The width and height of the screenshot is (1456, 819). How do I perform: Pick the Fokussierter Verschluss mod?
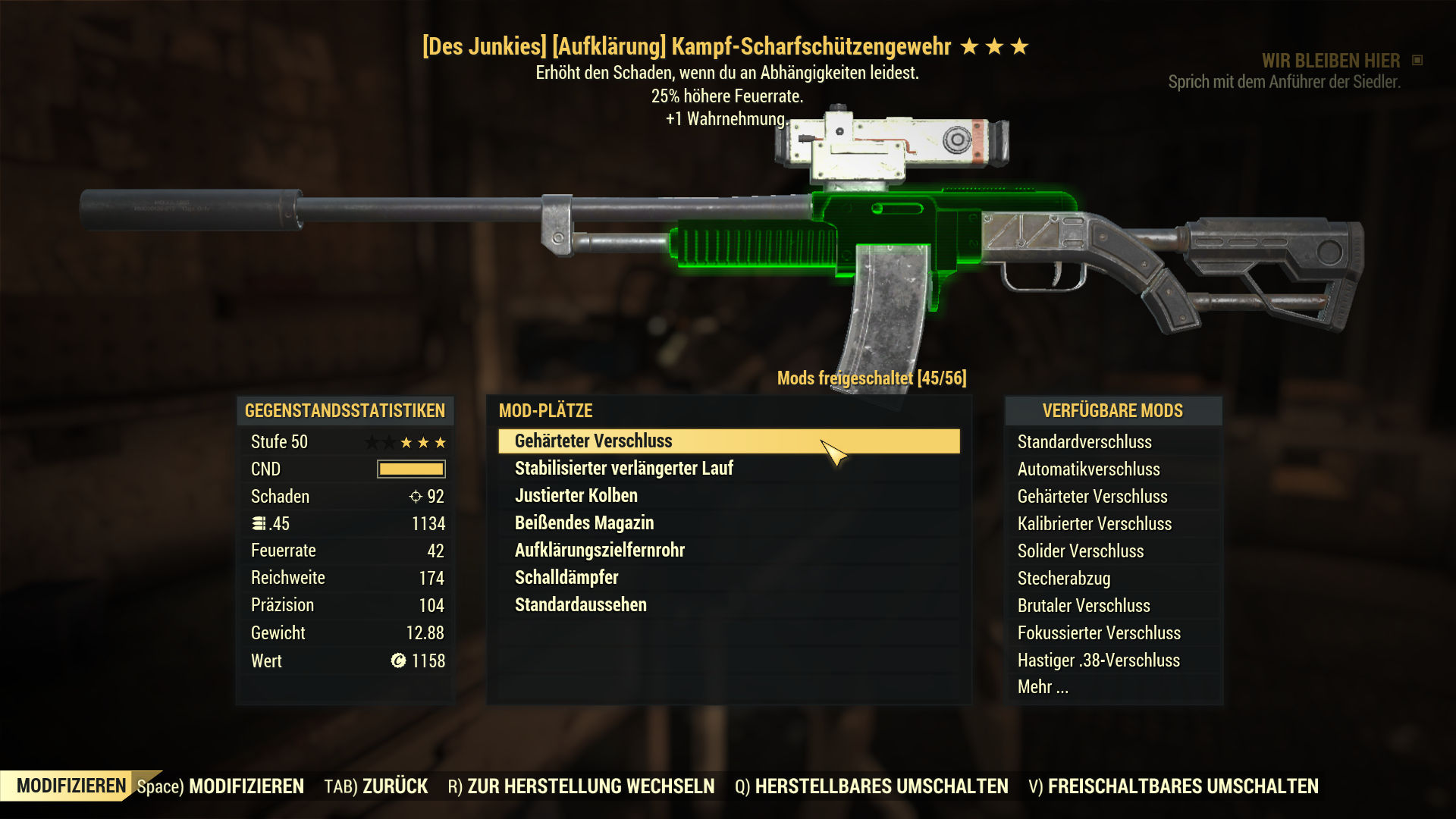1099,633
